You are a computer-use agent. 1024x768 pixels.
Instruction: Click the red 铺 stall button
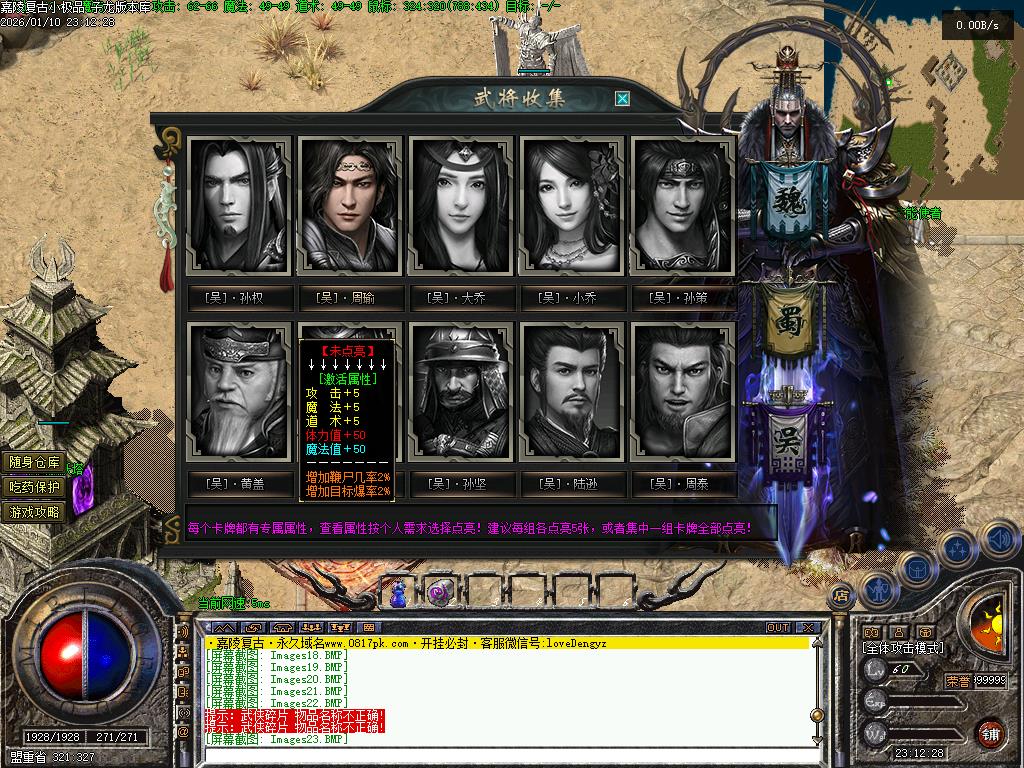990,732
